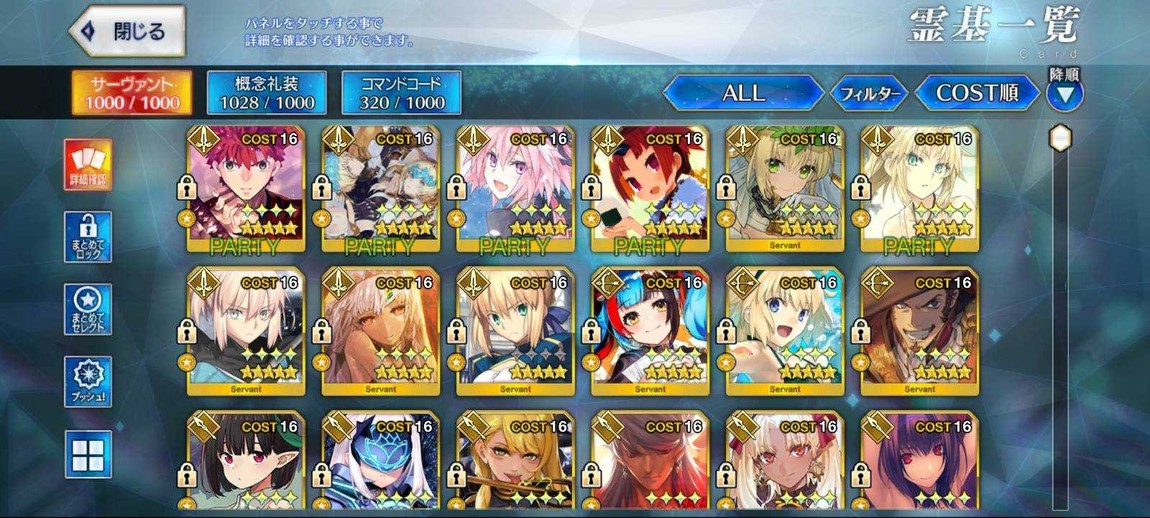Select the ALL class filter

point(743,93)
